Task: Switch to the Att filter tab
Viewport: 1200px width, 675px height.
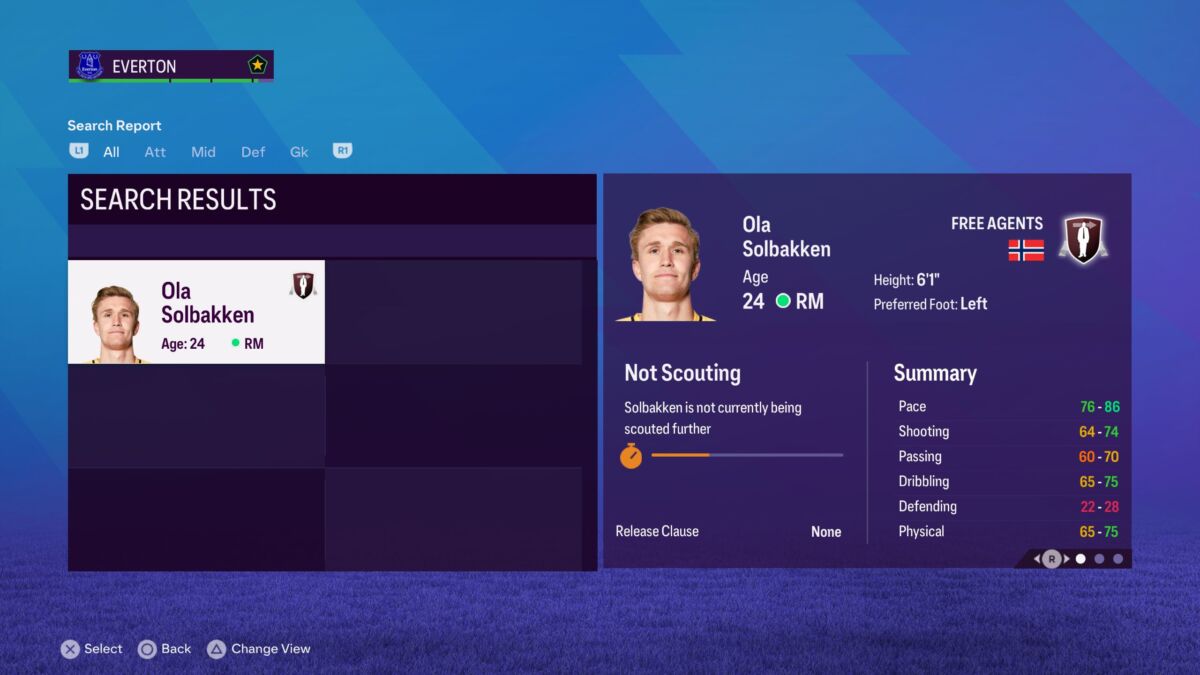Action: click(x=155, y=152)
